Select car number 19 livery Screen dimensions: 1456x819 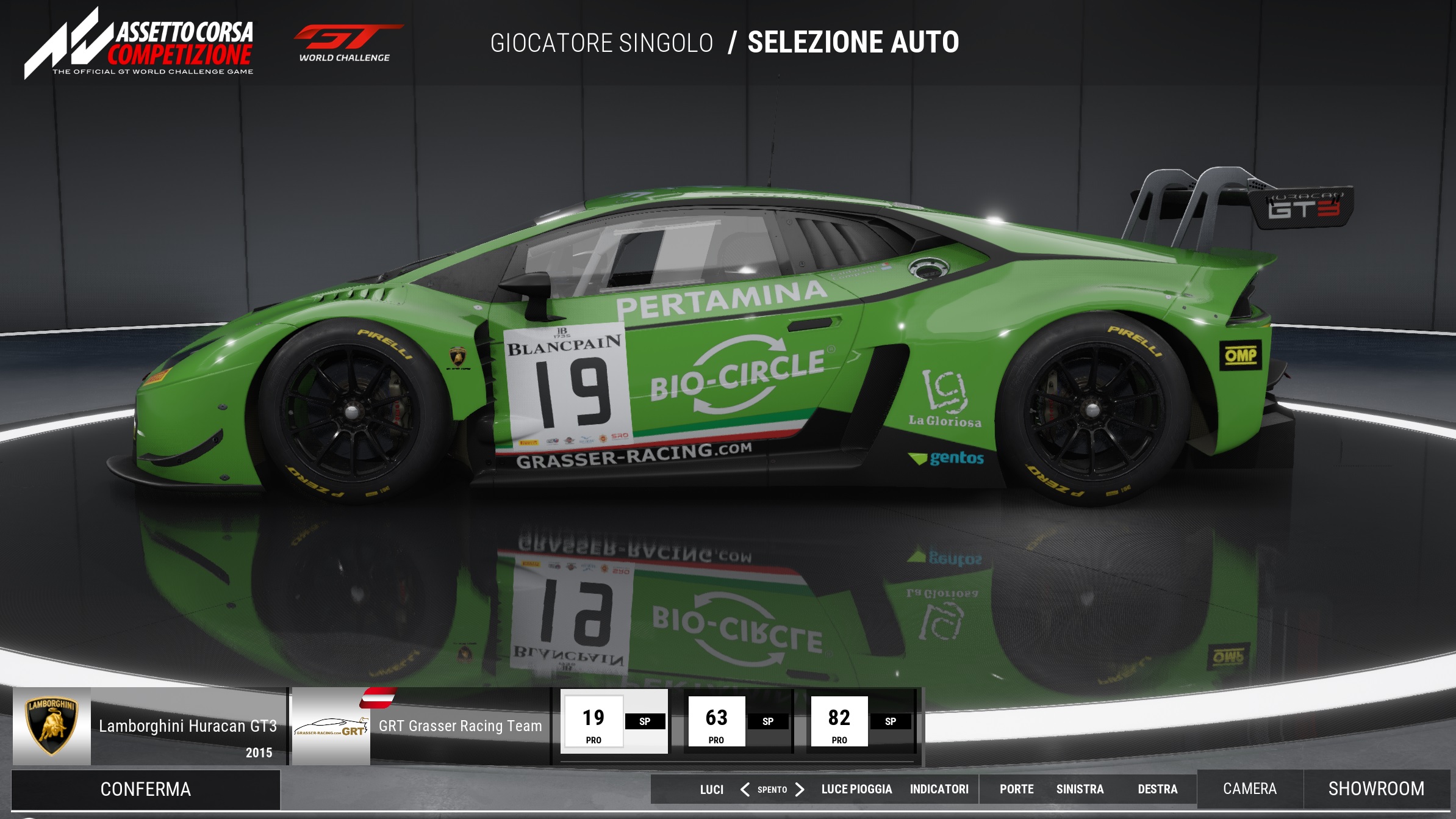click(x=614, y=722)
